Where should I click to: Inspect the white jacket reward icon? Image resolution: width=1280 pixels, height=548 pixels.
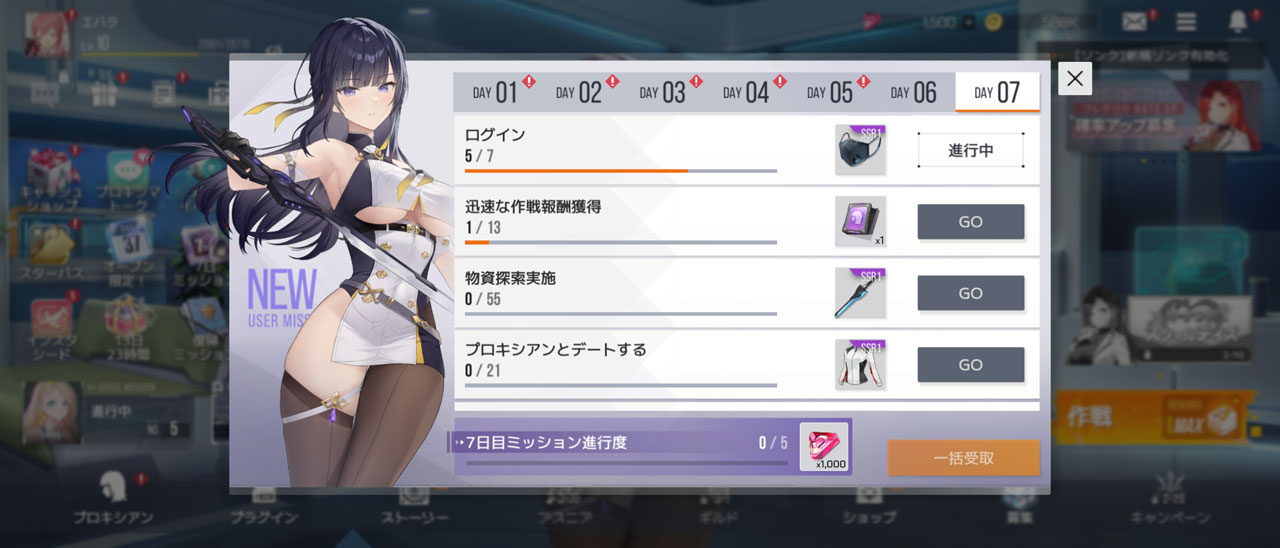point(860,364)
